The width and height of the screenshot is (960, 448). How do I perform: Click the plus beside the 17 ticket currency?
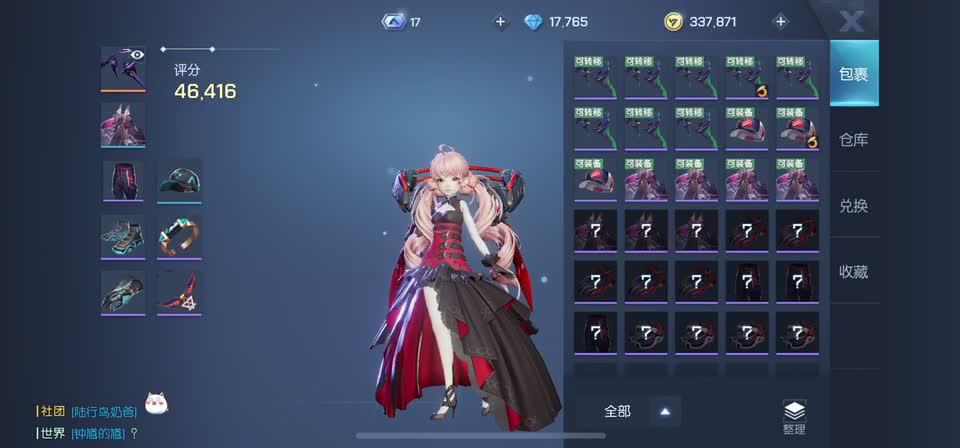click(x=501, y=21)
